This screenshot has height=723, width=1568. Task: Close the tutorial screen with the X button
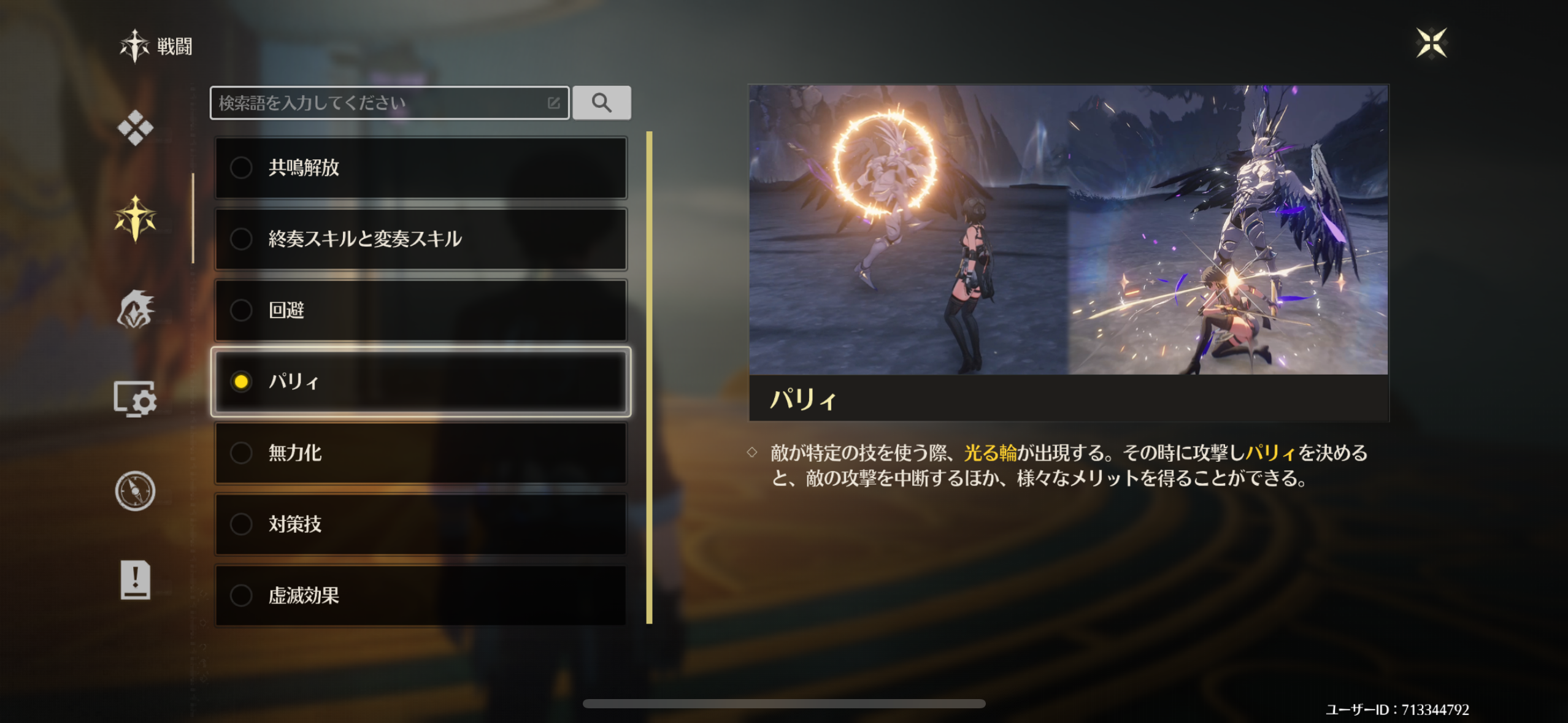click(x=1431, y=43)
